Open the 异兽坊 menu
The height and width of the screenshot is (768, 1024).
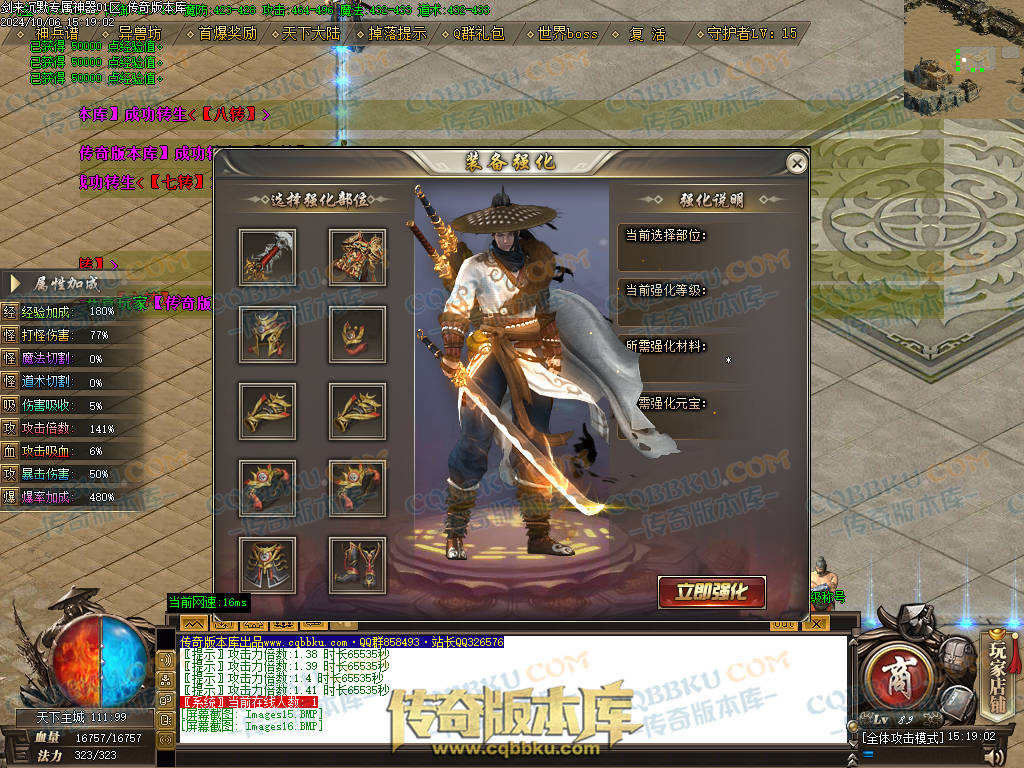139,33
